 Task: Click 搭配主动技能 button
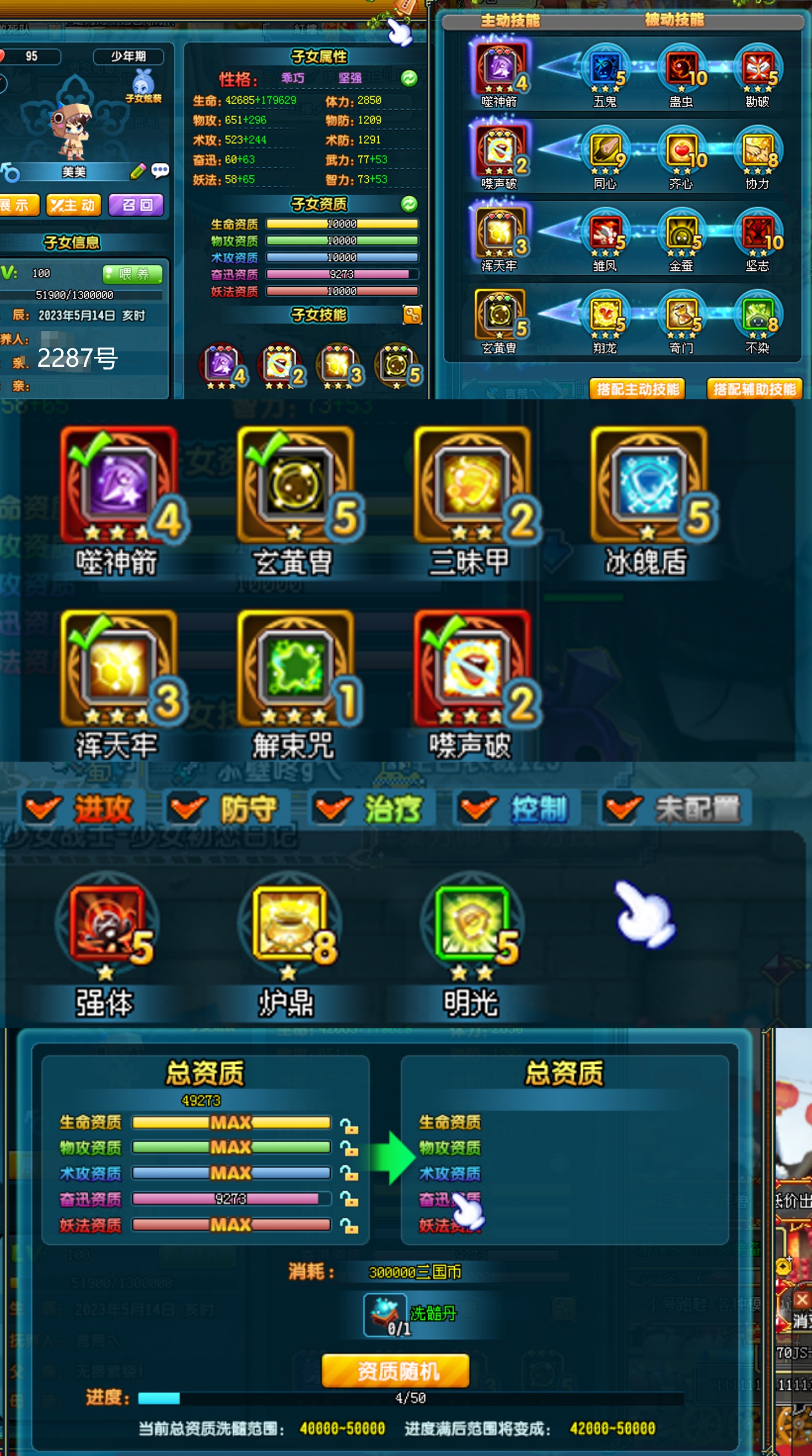pyautogui.click(x=637, y=389)
